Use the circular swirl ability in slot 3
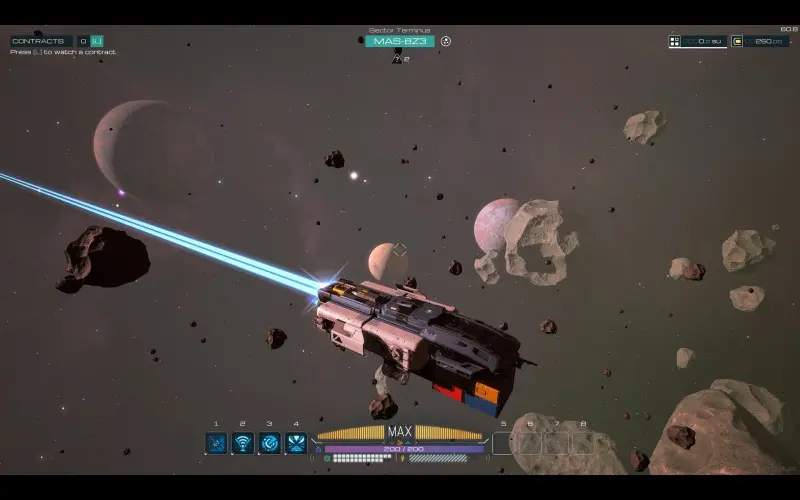This screenshot has width=800, height=500. pos(270,442)
